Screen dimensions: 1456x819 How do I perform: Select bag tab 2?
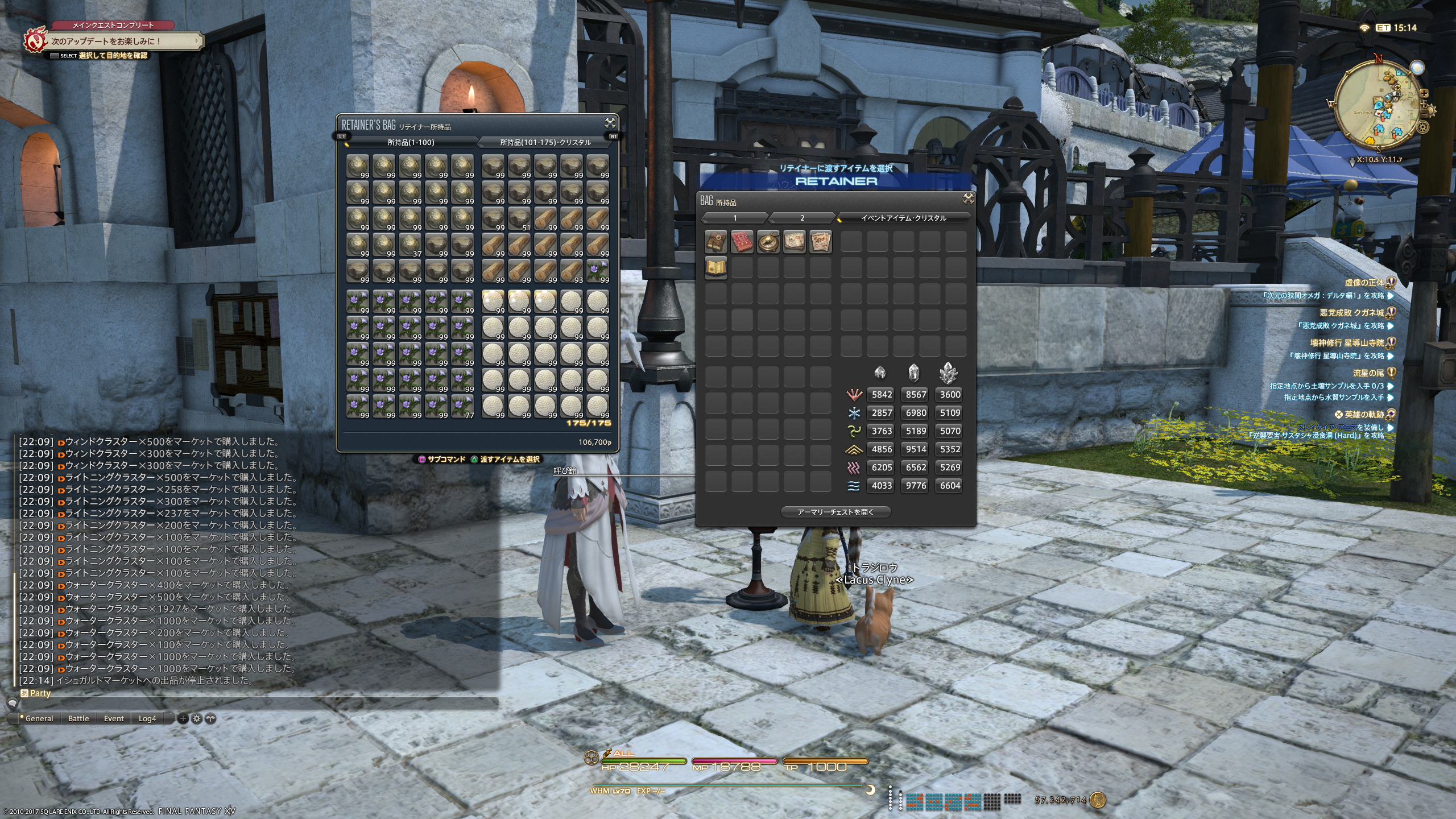(x=802, y=218)
